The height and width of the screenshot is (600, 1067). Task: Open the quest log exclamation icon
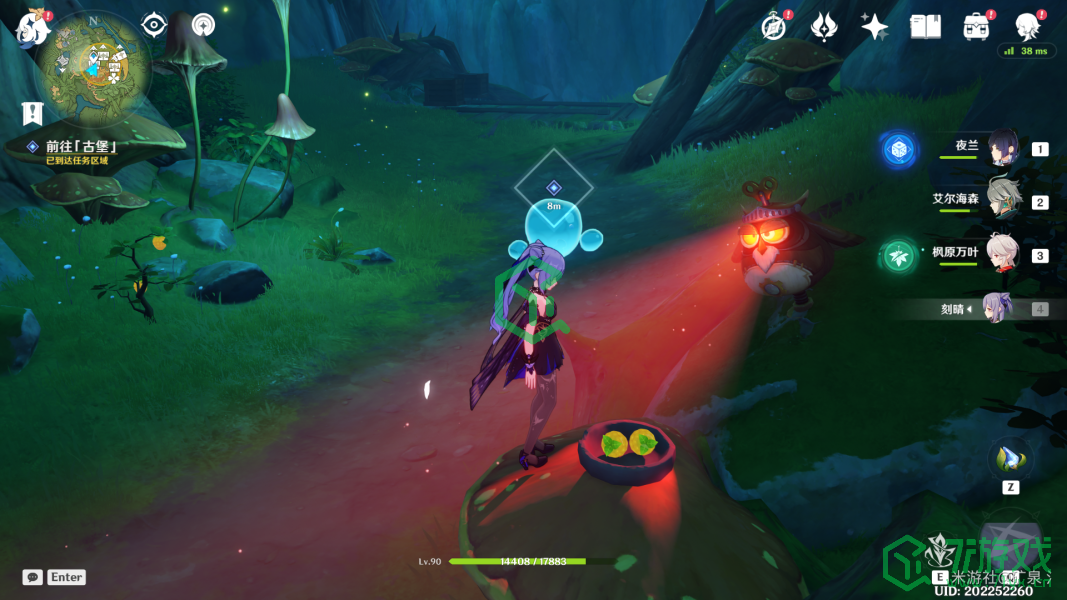(x=33, y=112)
